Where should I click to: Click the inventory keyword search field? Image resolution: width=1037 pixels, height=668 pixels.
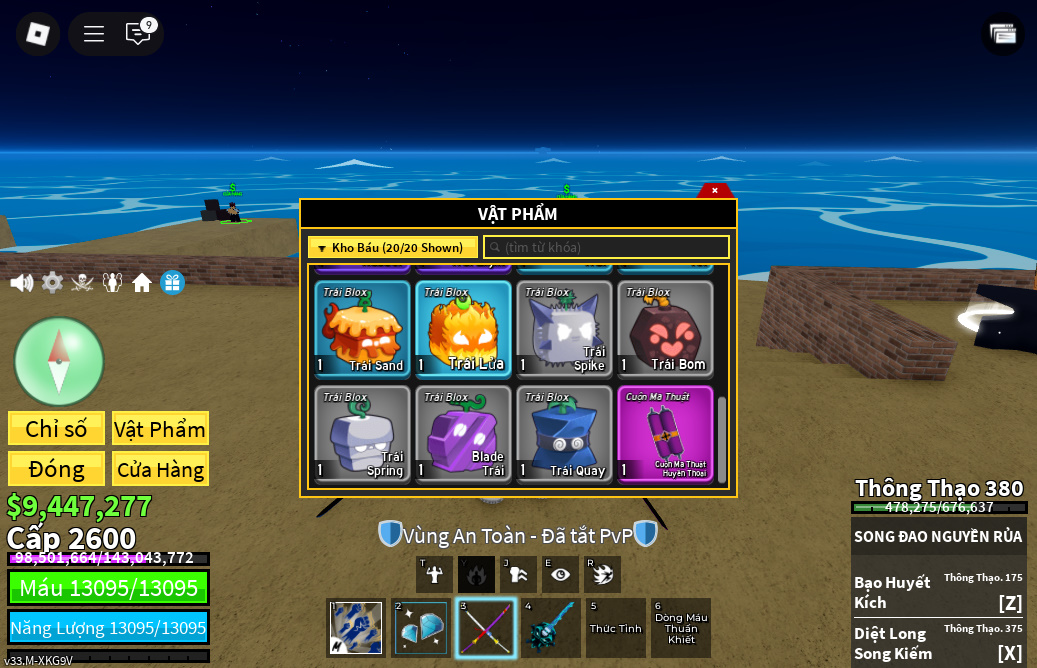pyautogui.click(x=606, y=247)
